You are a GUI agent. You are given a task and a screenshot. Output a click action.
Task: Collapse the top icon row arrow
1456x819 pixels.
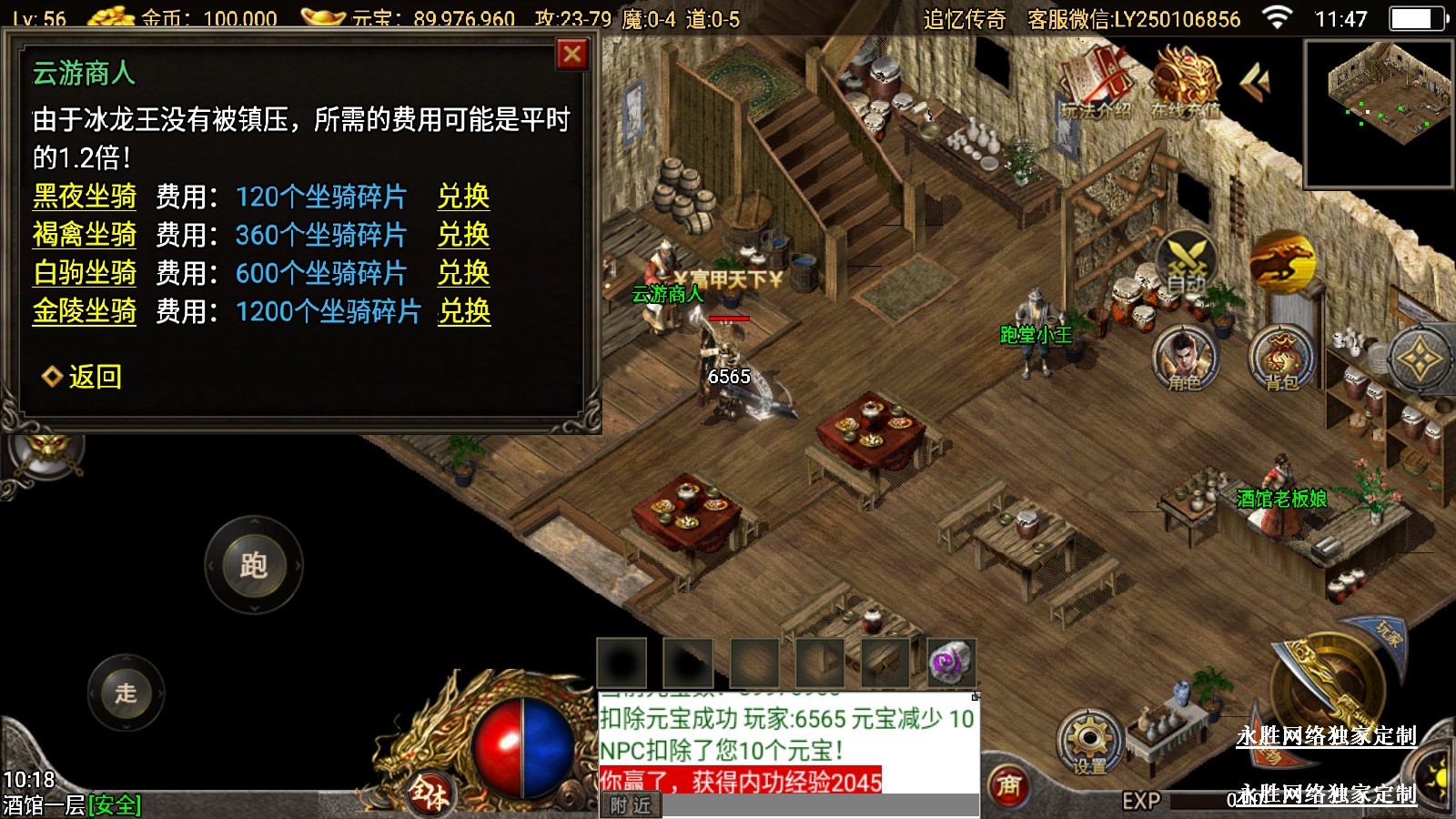click(1256, 82)
